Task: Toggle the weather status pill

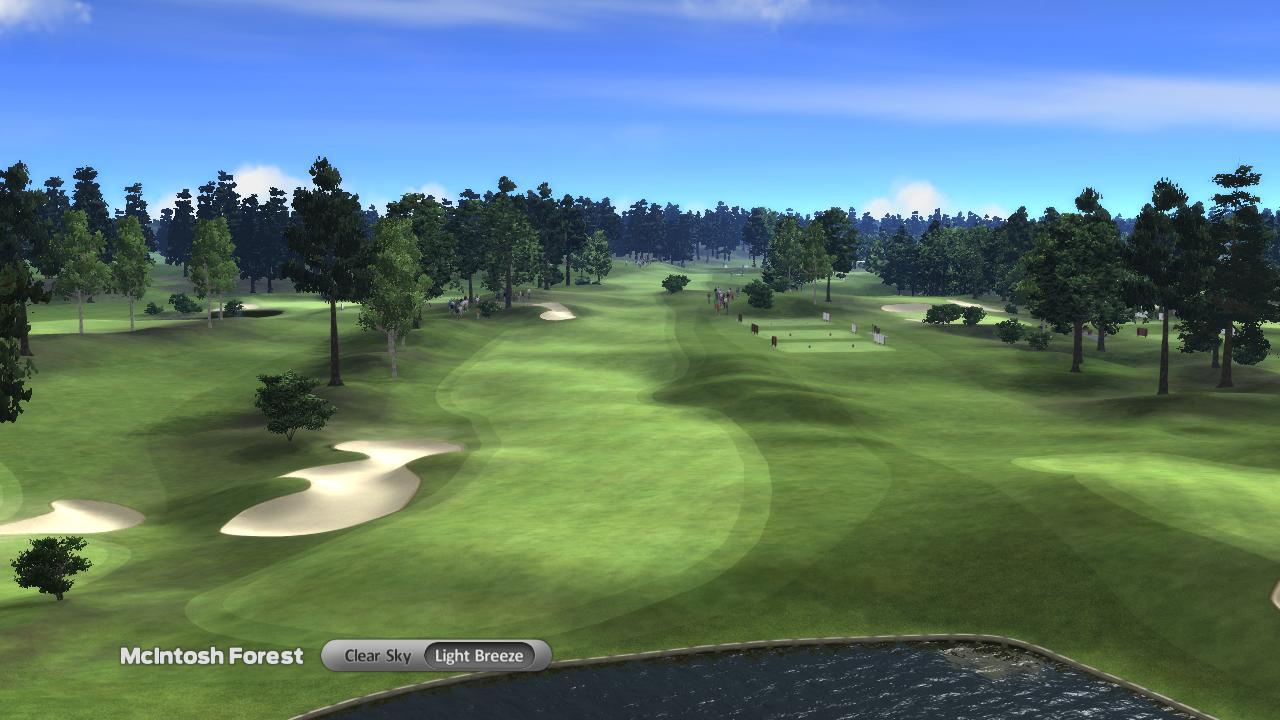Action: [x=435, y=655]
